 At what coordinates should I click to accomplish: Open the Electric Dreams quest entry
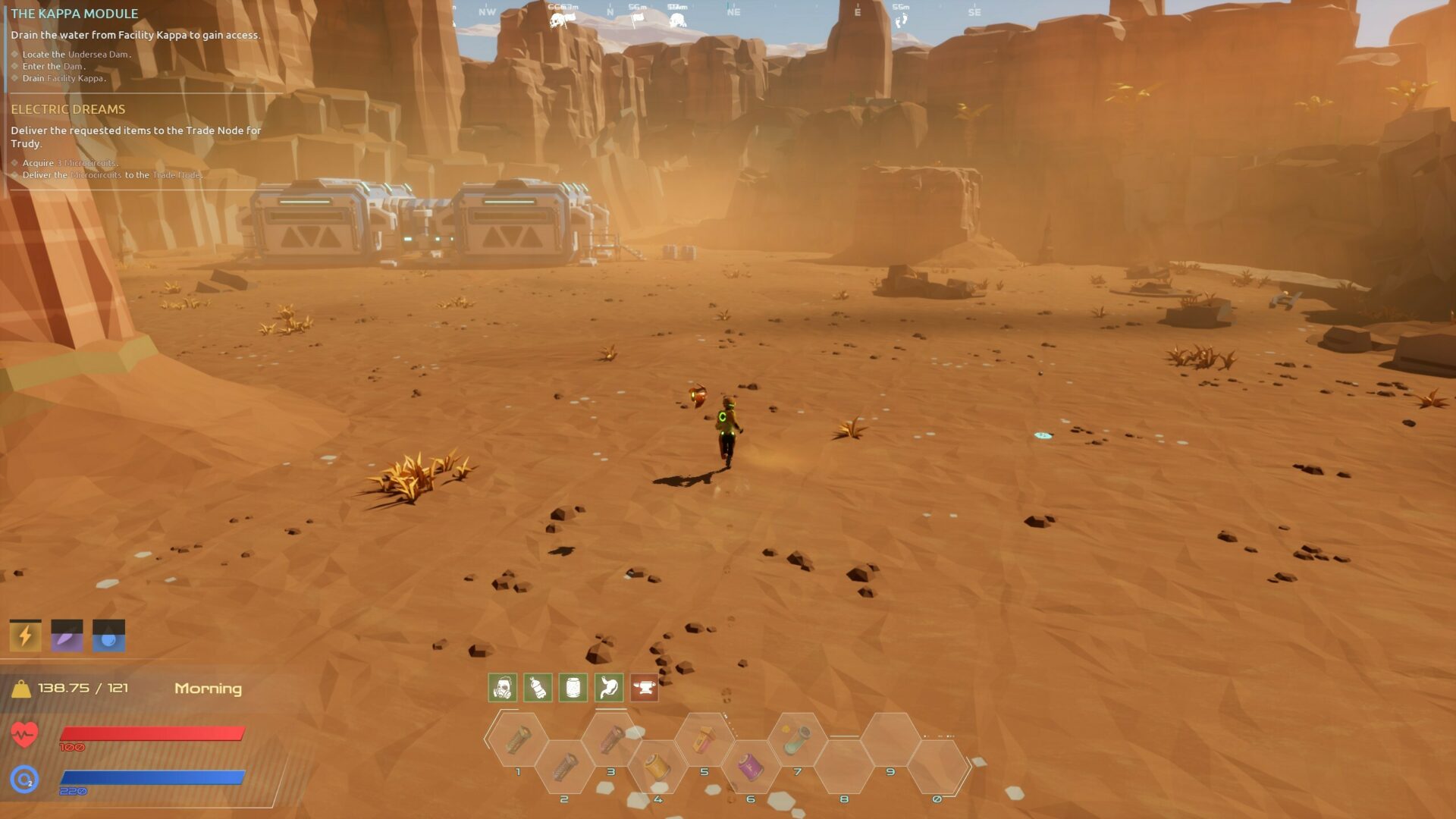pos(68,109)
